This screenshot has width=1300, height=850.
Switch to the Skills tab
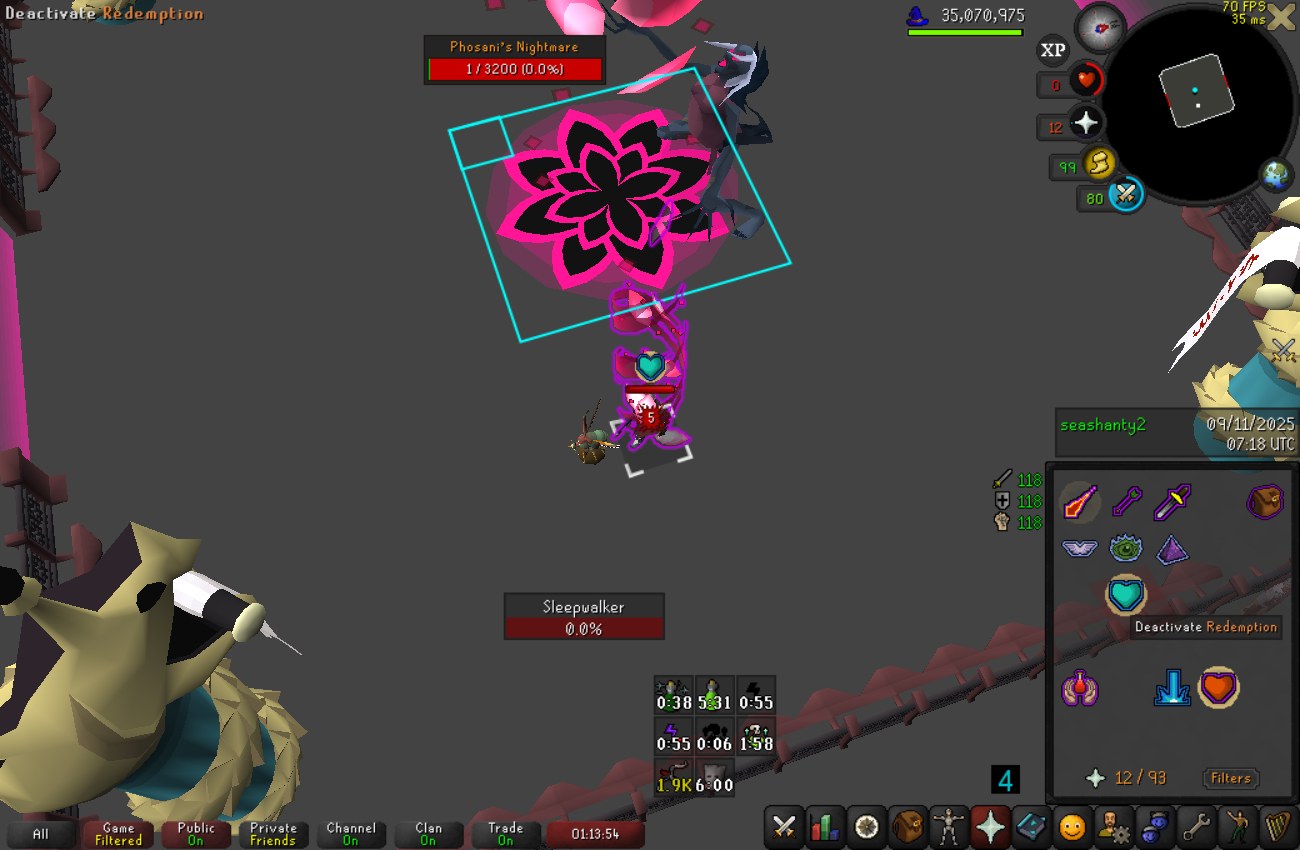pos(825,827)
